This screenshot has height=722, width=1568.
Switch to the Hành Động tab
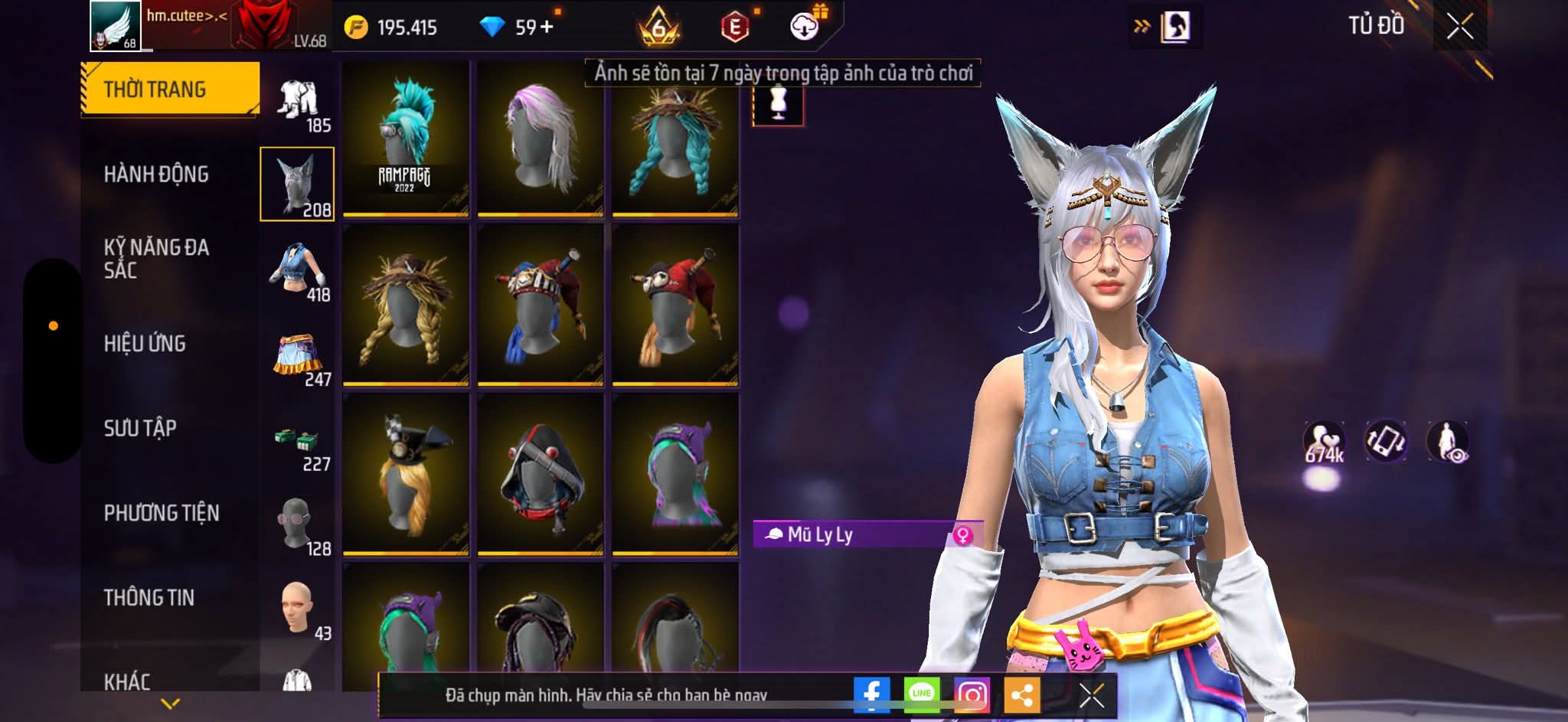(x=156, y=175)
